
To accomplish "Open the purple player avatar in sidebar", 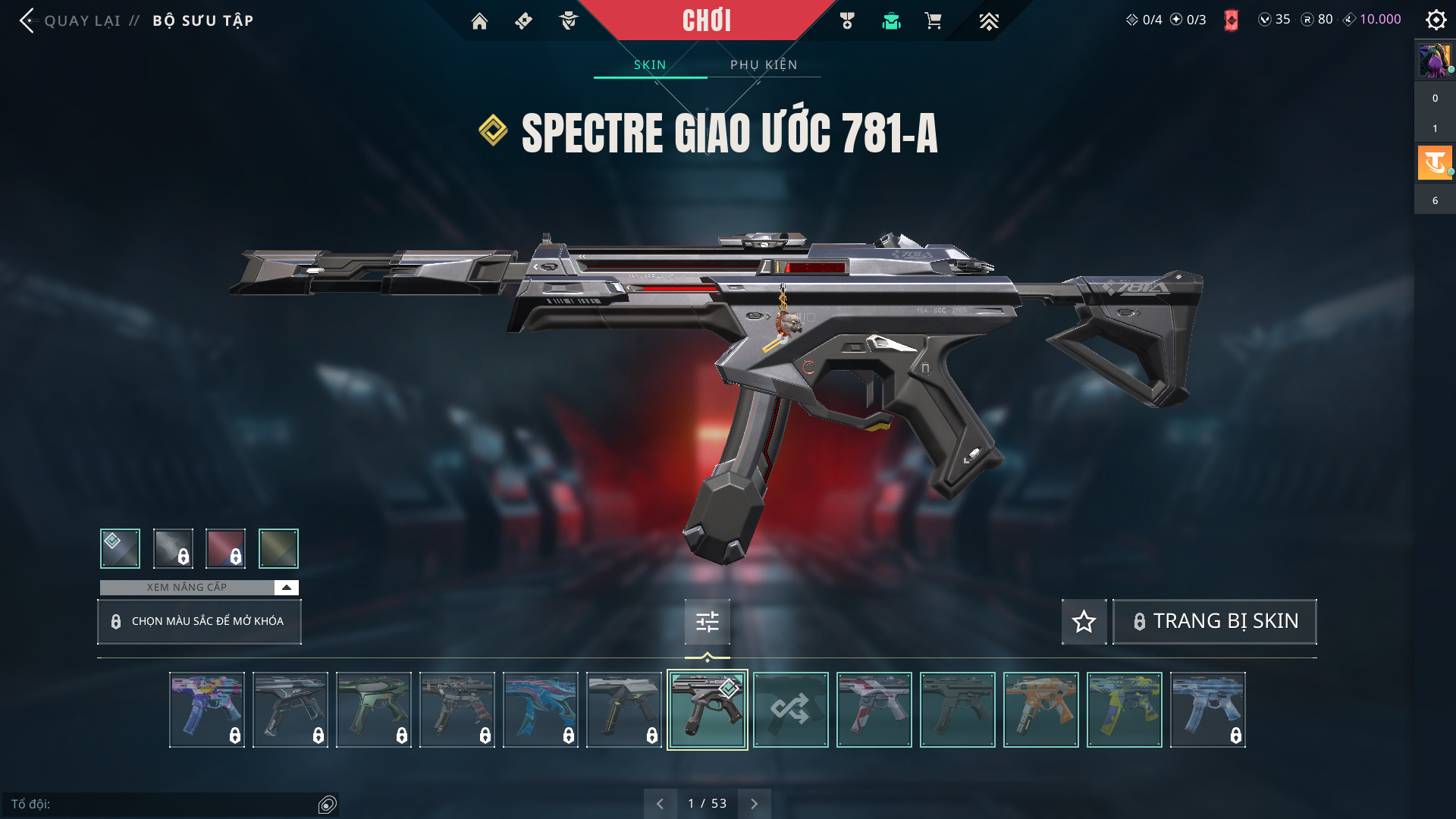I will pos(1434,61).
